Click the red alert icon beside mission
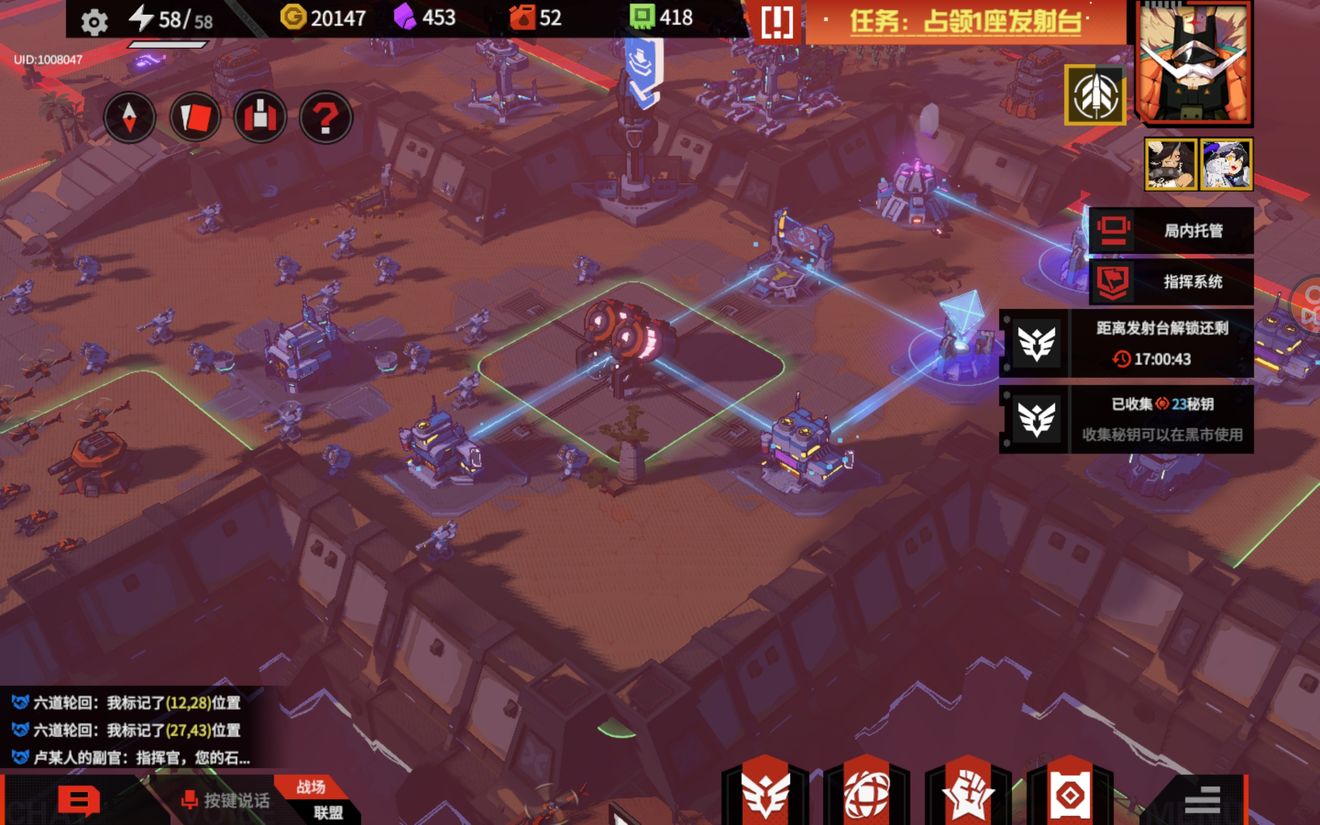The width and height of the screenshot is (1320, 825). [777, 22]
